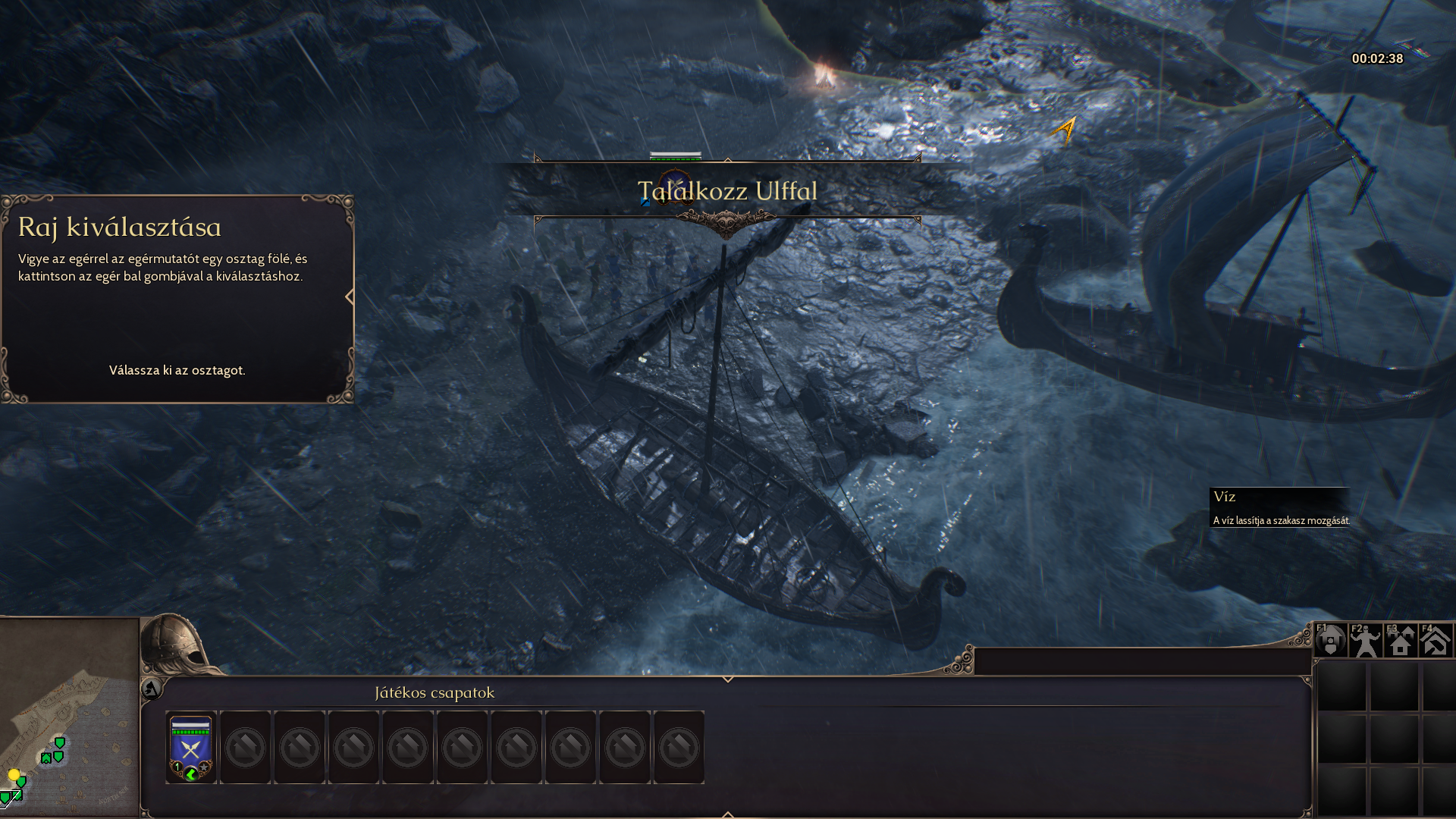Open the F3 three houses command
1456x819 pixels.
1400,642
